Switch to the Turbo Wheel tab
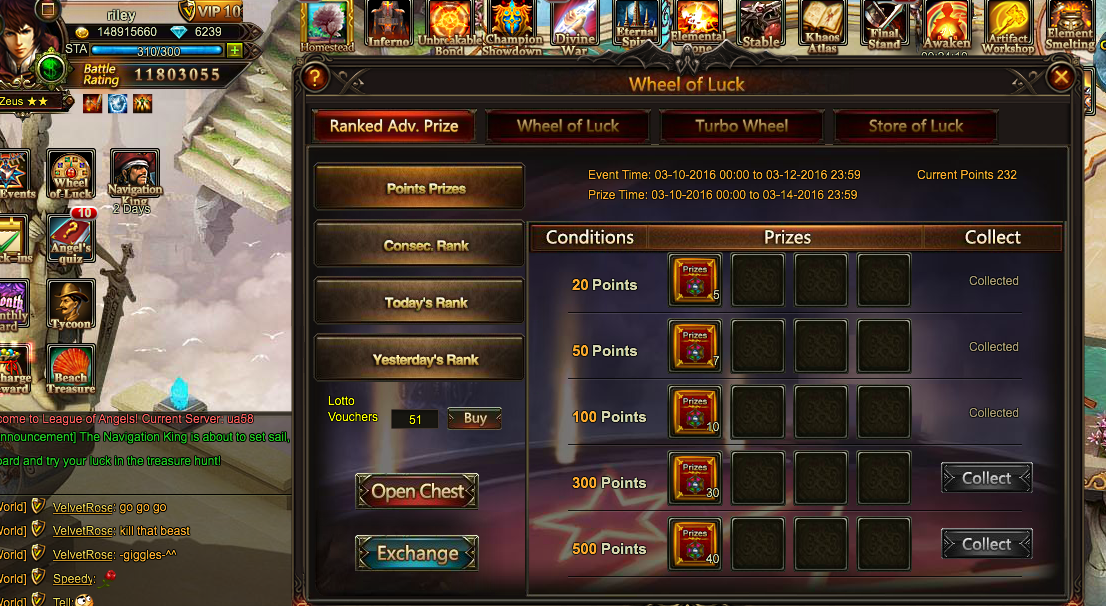 (x=742, y=126)
